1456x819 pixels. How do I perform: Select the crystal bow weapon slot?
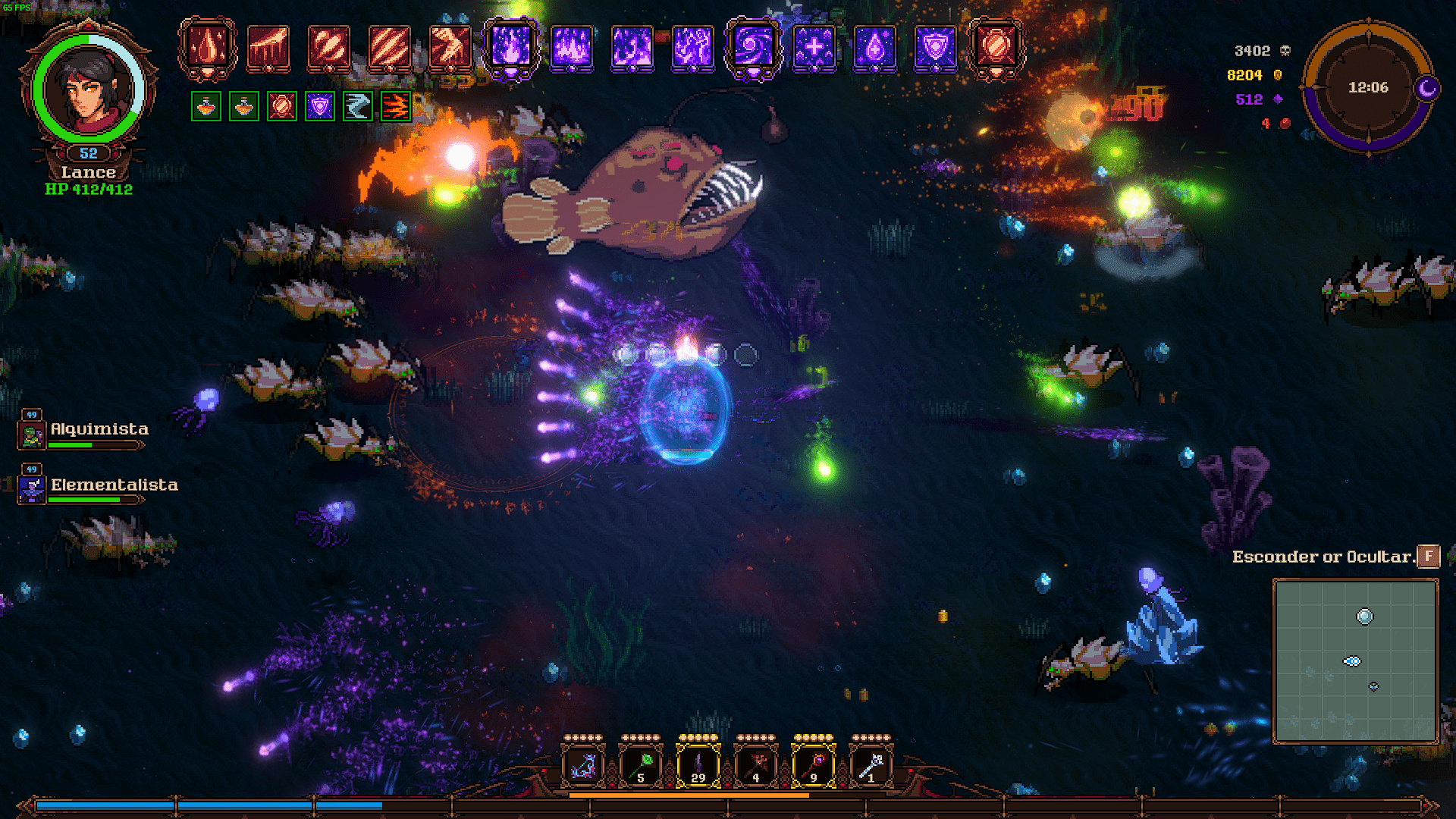(582, 766)
